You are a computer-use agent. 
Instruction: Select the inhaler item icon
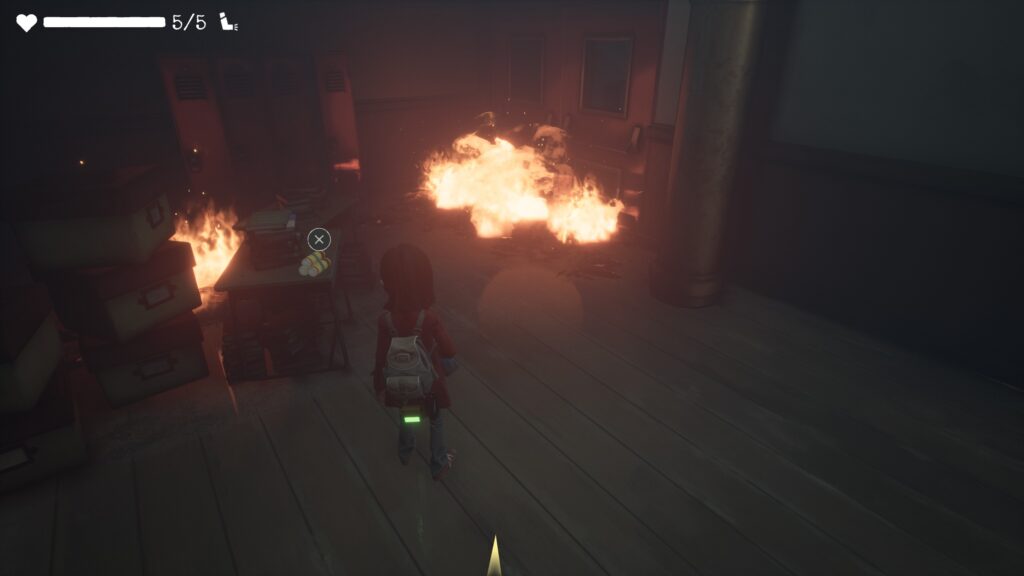229,23
